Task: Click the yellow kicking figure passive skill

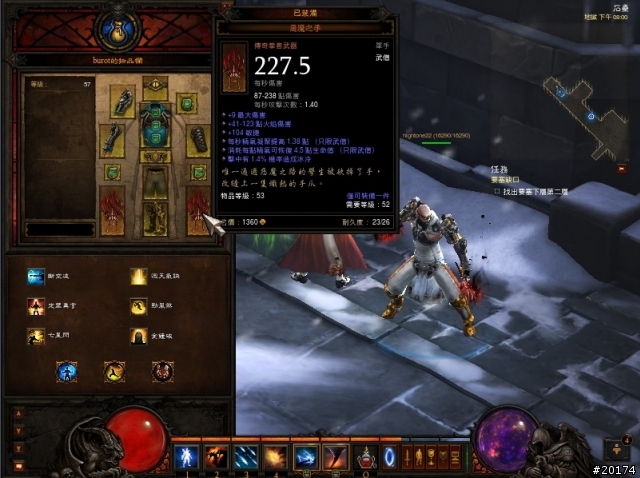Action: [115, 372]
